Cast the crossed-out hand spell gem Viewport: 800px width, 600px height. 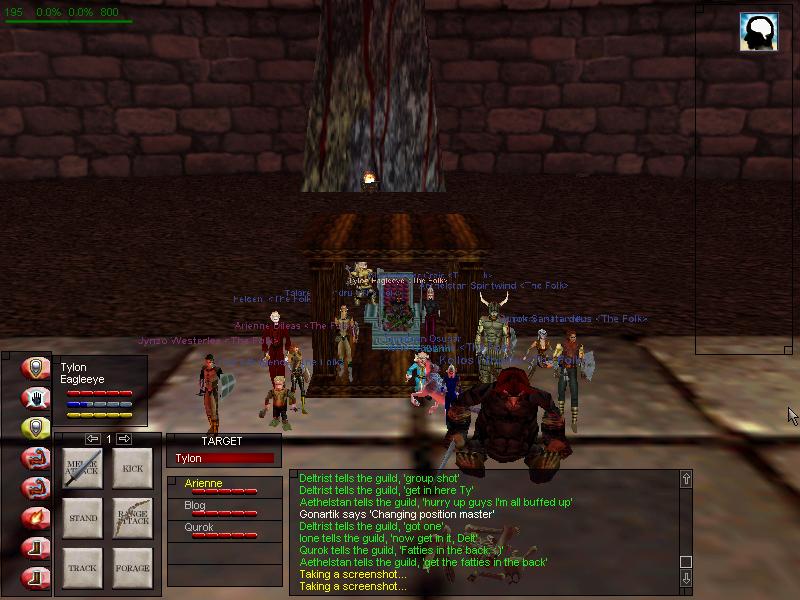37,397
